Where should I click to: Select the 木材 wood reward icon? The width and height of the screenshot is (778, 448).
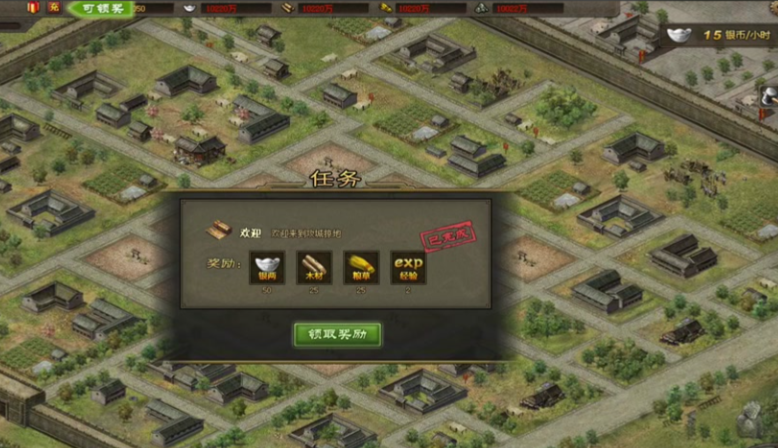click(x=314, y=267)
